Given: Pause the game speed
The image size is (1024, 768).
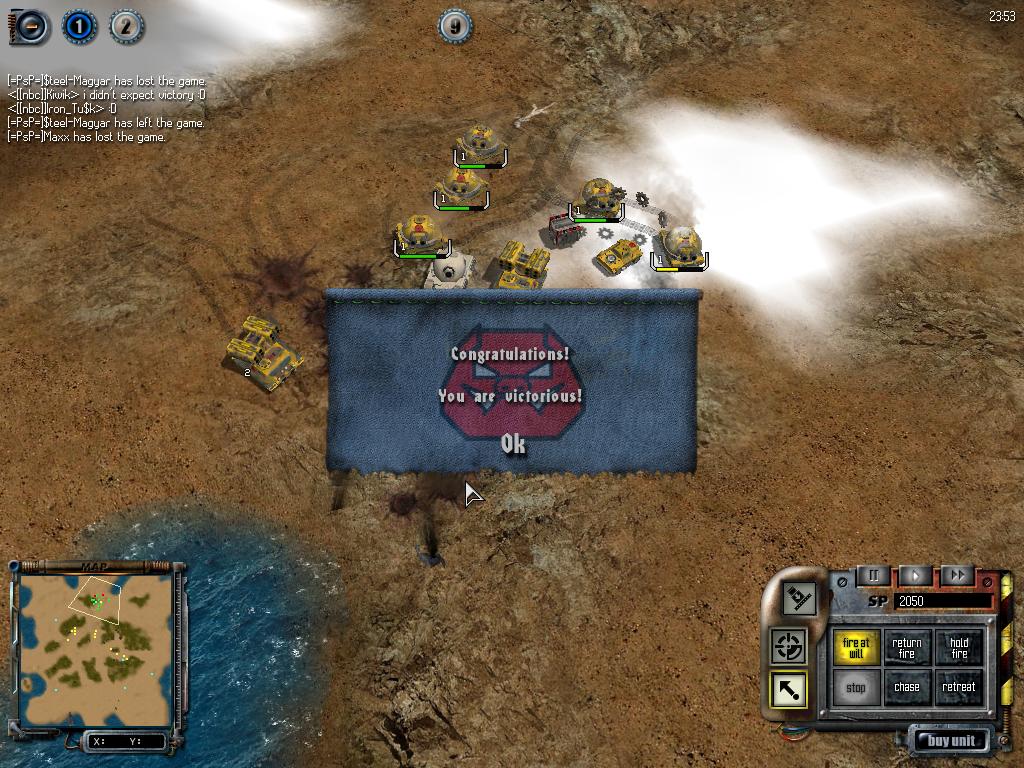Looking at the screenshot, I should 873,575.
